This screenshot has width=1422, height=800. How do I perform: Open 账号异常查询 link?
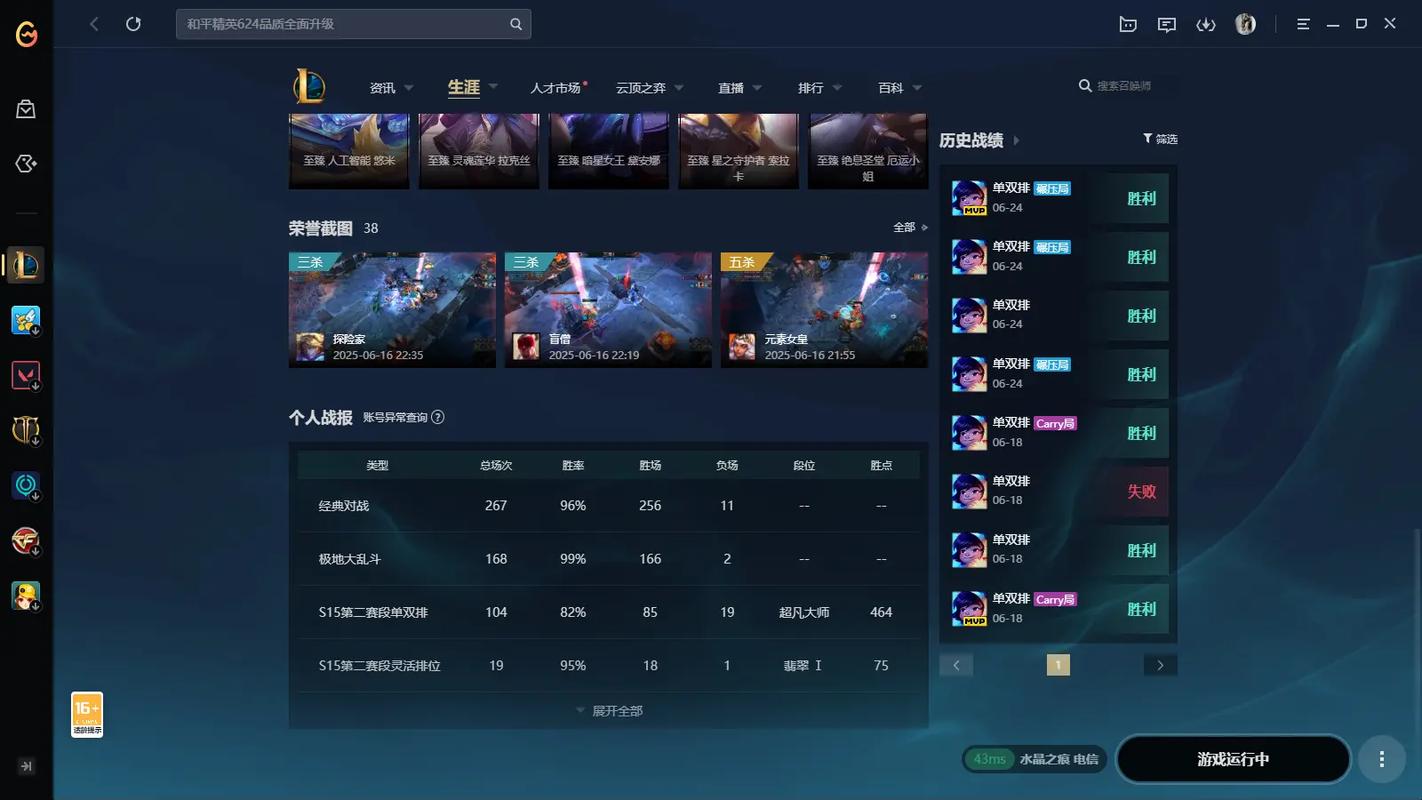pyautogui.click(x=395, y=418)
